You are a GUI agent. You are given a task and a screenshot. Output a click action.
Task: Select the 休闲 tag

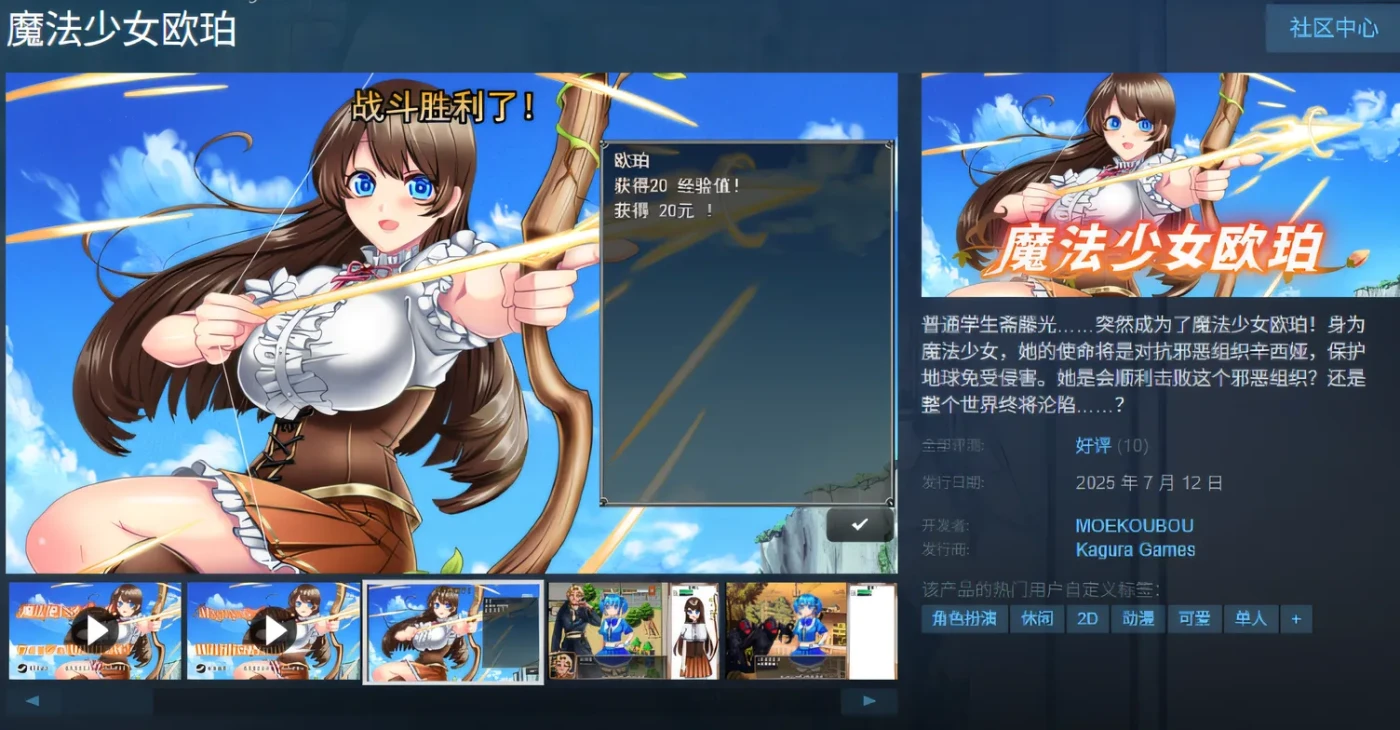pos(1036,619)
